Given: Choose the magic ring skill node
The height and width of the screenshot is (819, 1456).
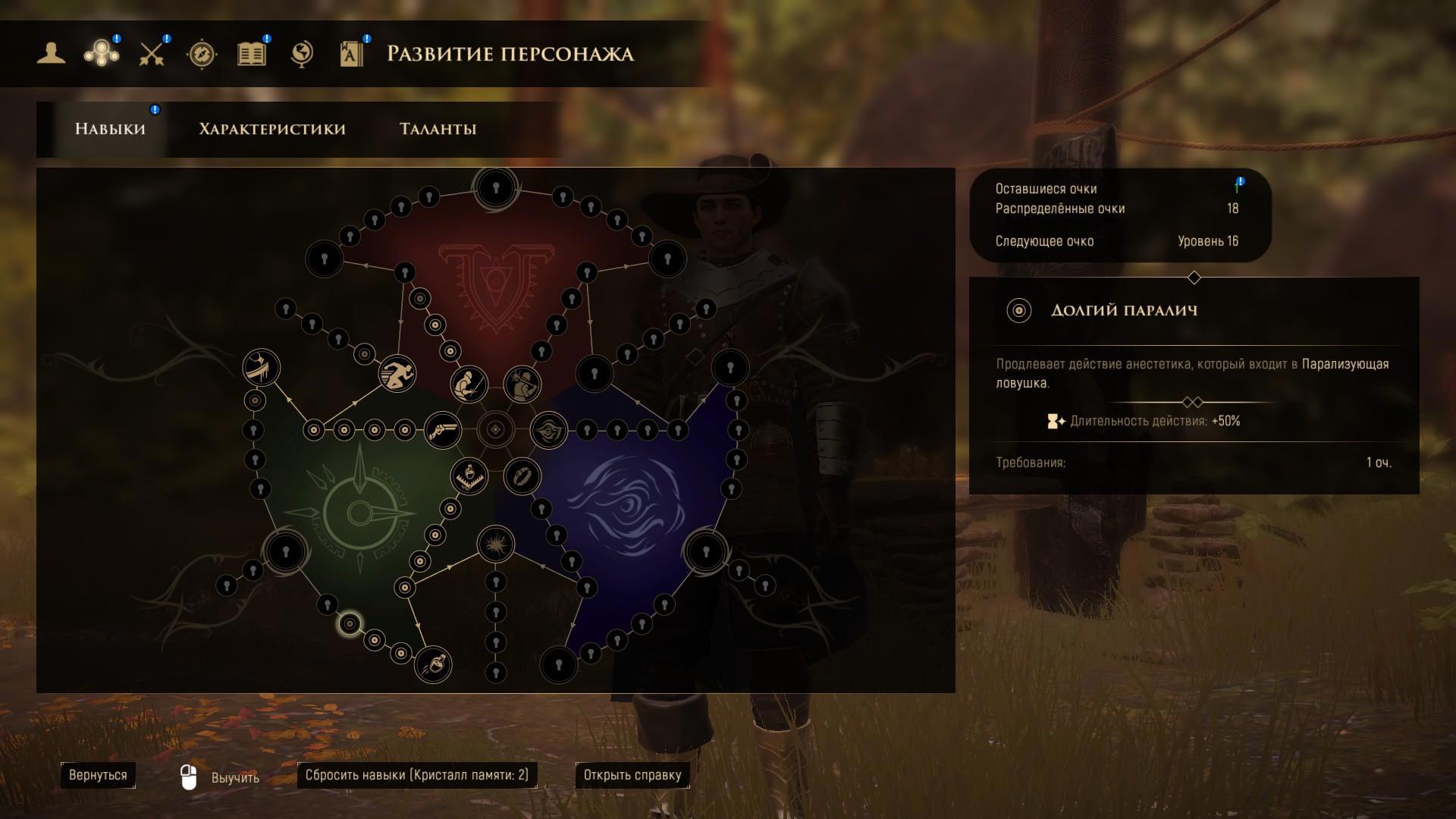Looking at the screenshot, I should (522, 476).
